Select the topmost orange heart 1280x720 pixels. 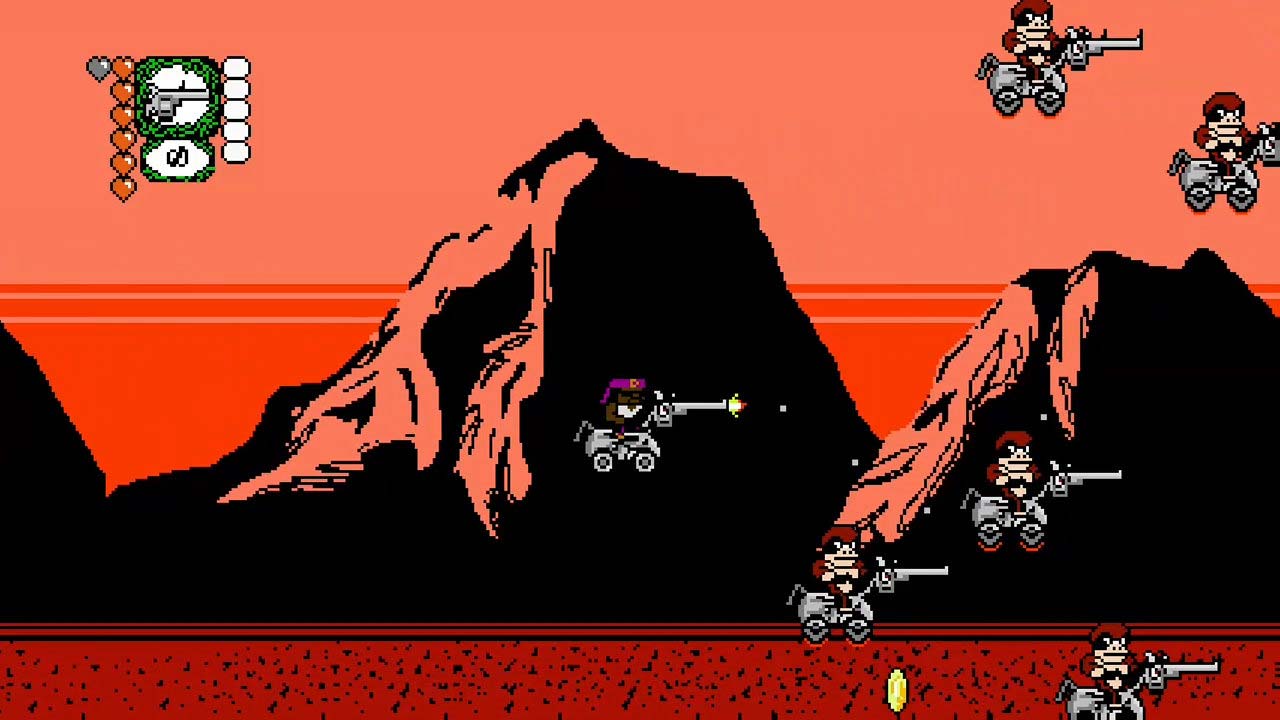[122, 65]
